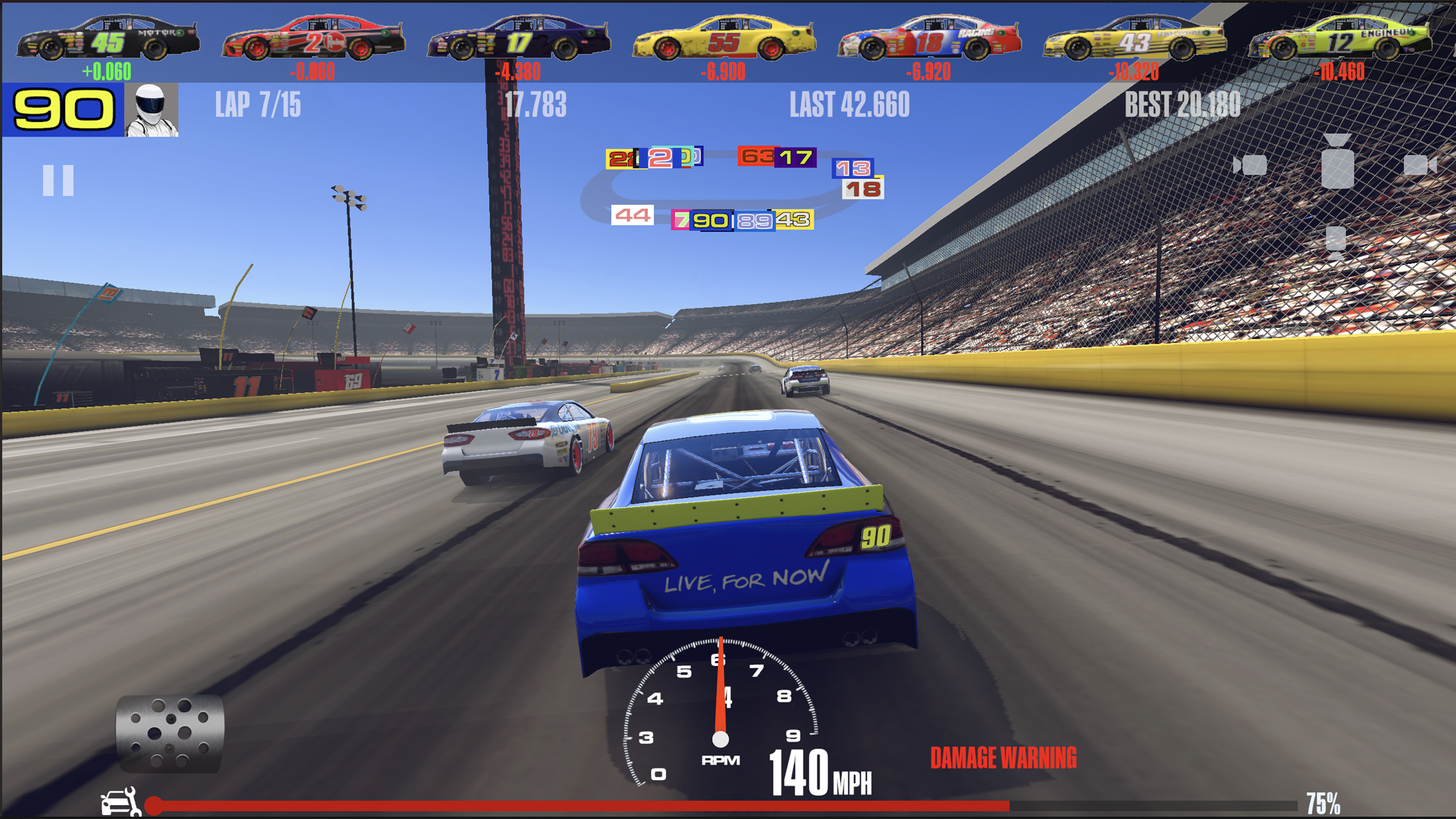Select the main chase camera view

coord(1337,169)
